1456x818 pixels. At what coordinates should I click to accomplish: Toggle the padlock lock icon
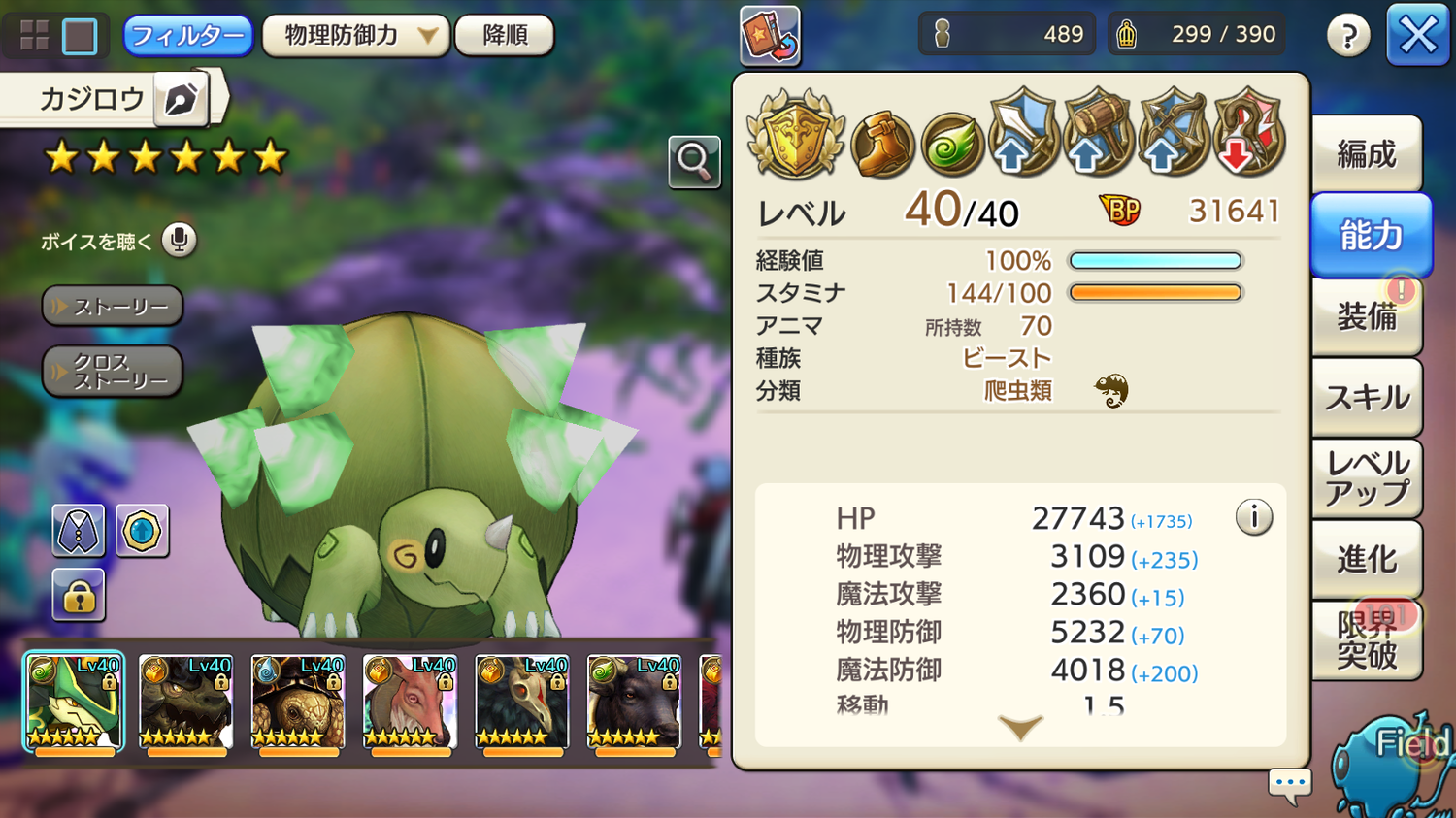(79, 596)
